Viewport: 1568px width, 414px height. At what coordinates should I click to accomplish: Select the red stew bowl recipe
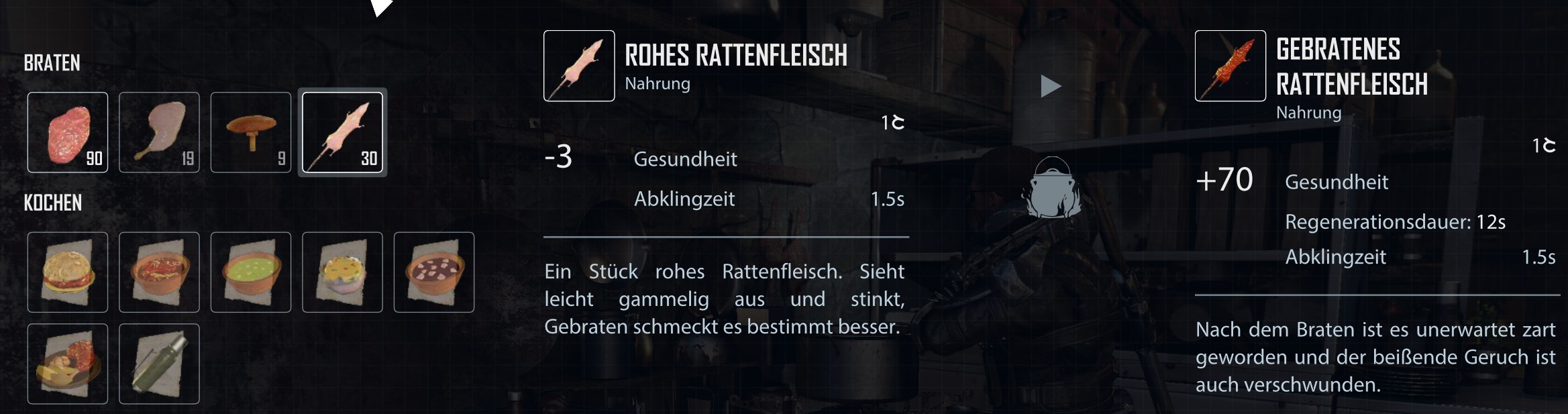(159, 272)
